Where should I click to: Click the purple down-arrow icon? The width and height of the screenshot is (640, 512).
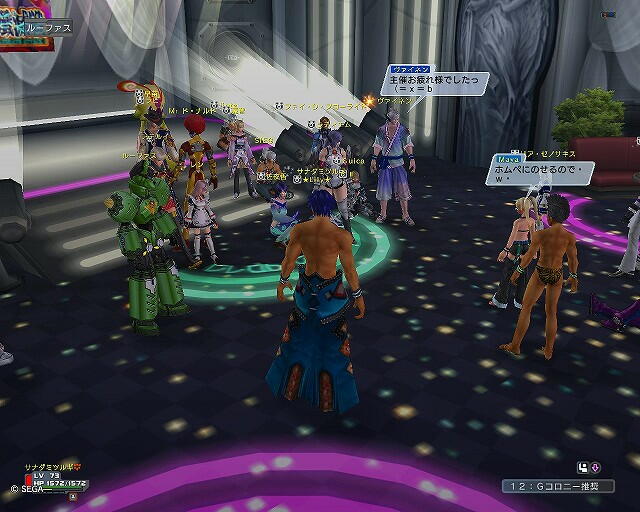coord(595,467)
